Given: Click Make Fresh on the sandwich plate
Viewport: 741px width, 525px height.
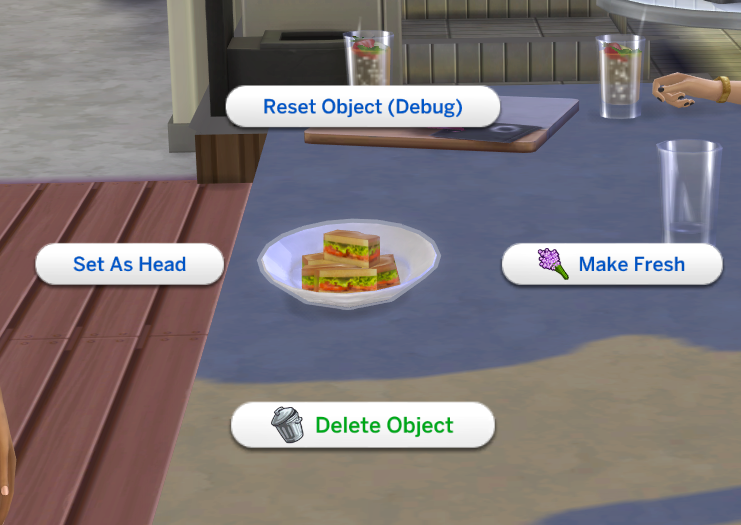Looking at the screenshot, I should click(x=611, y=265).
